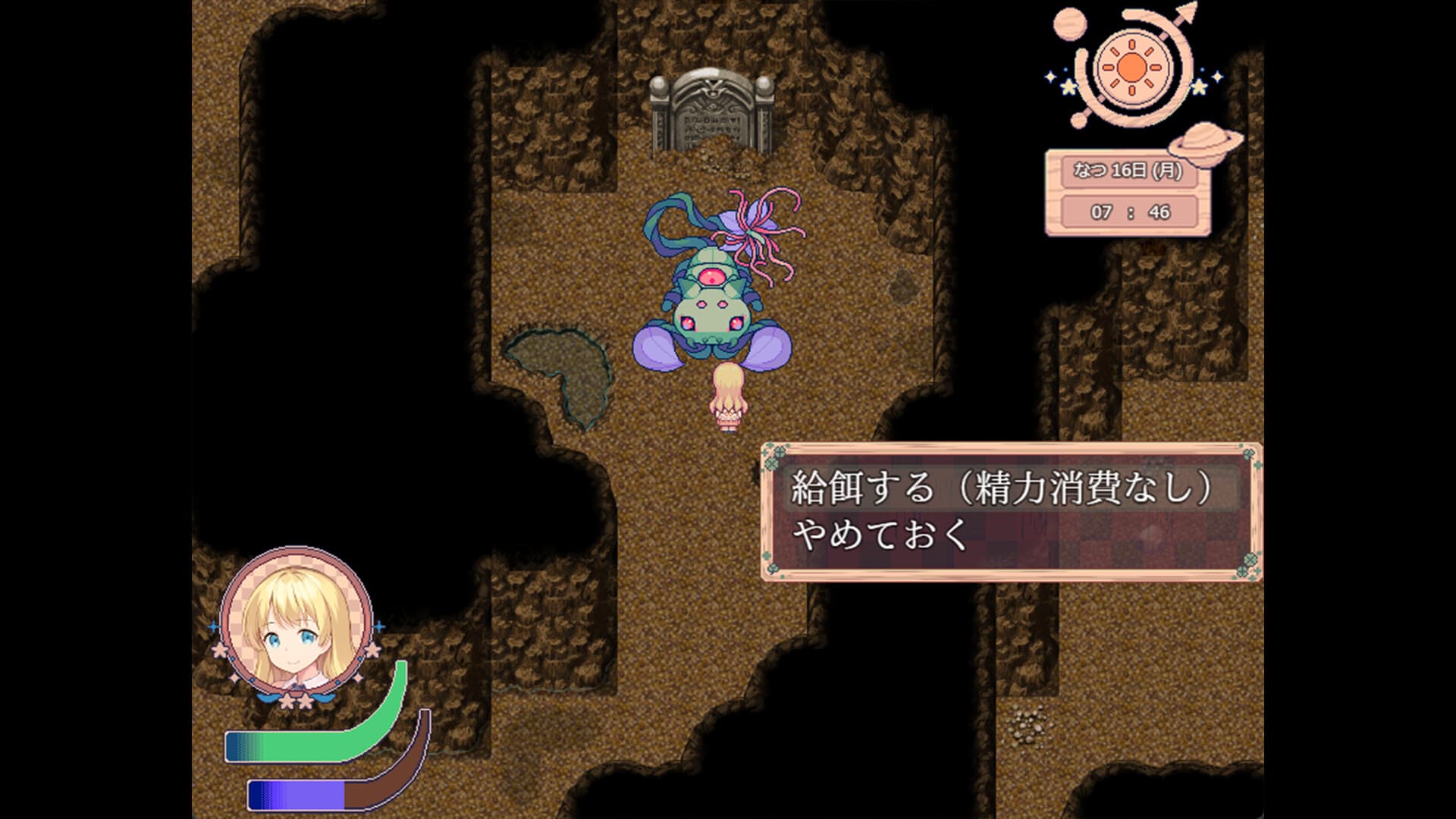The width and height of the screenshot is (1456, 819).
Task: Click the sun icon in the clock widget
Action: click(x=1131, y=67)
